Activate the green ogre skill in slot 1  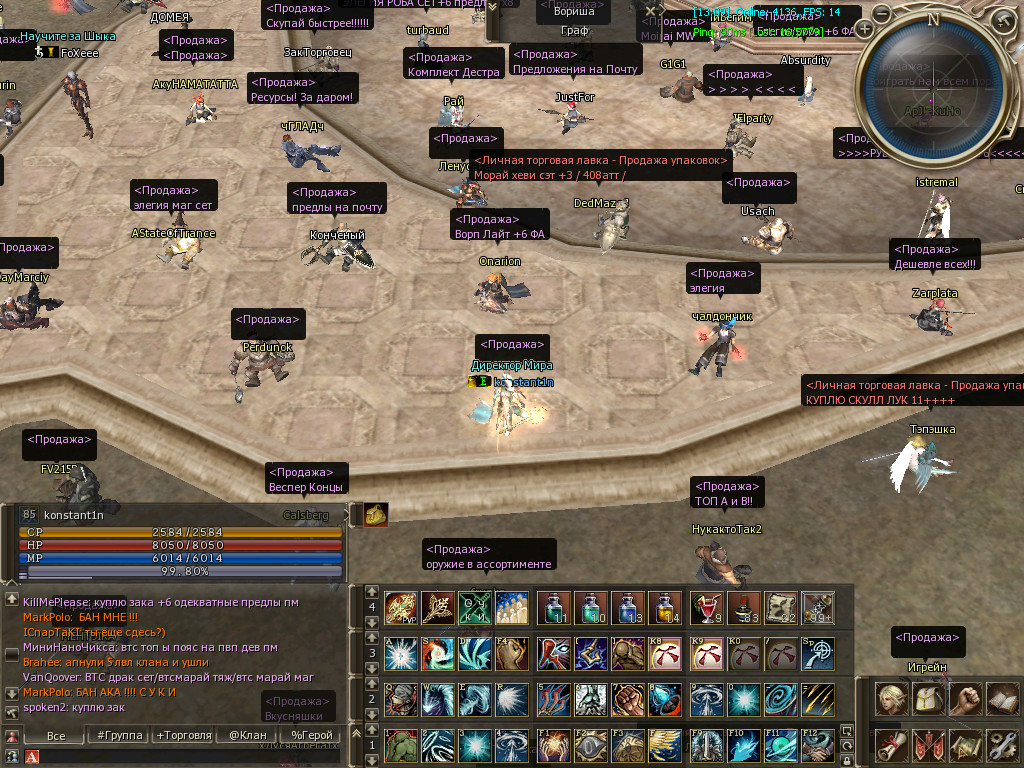[x=402, y=745]
